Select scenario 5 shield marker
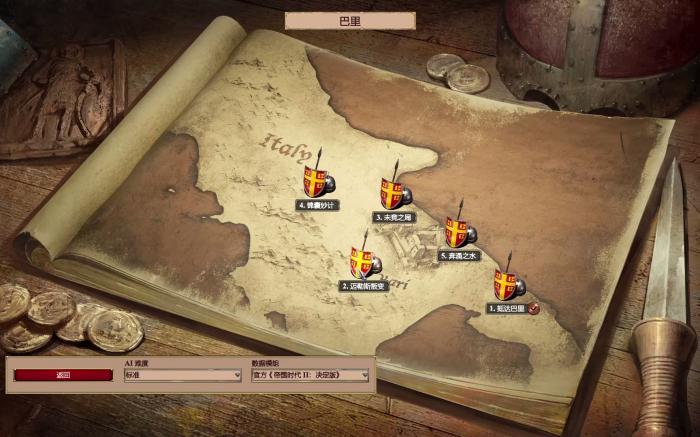The width and height of the screenshot is (700, 437). tap(458, 232)
